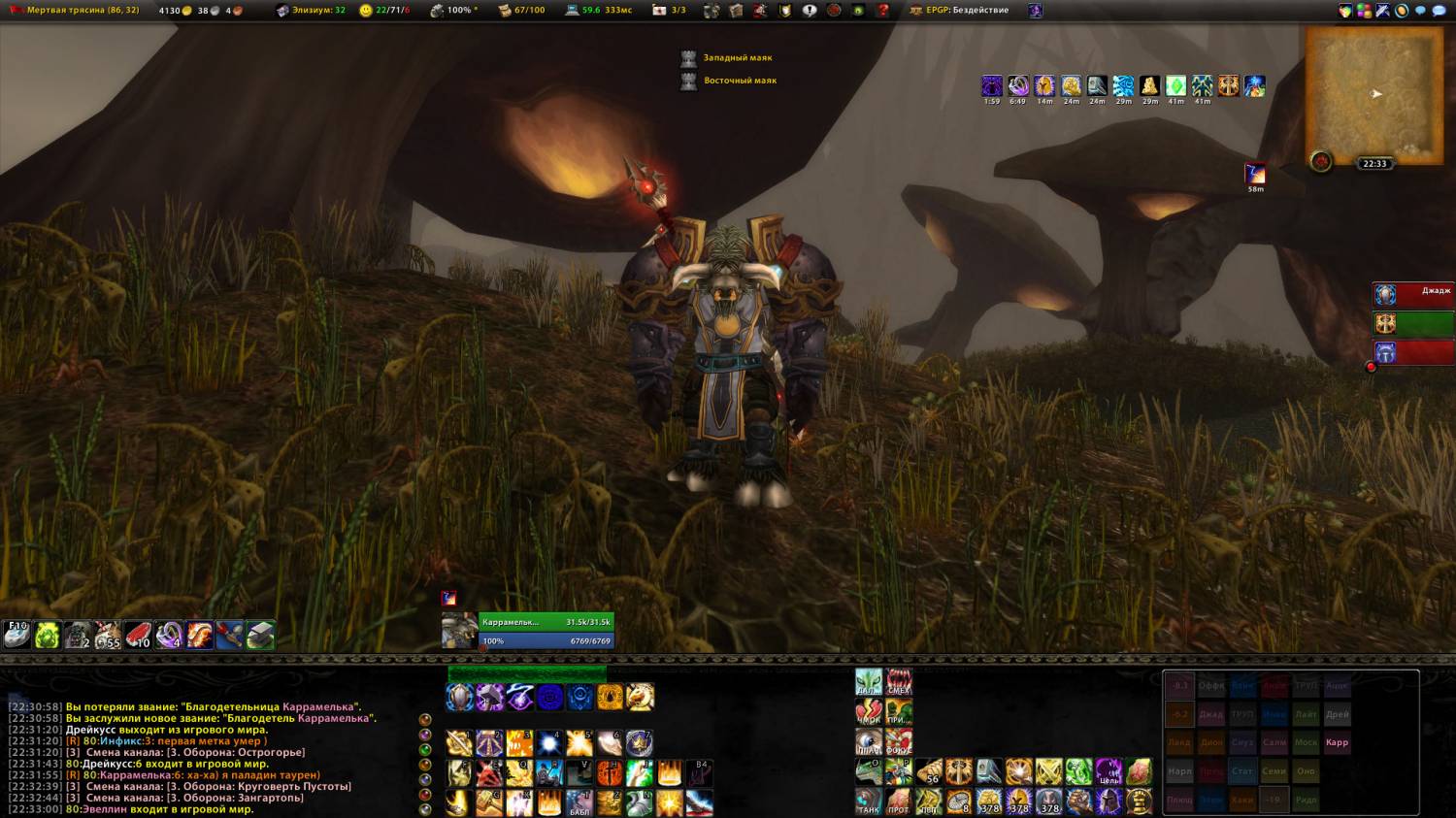The height and width of the screenshot is (818, 1456).
Task: Use the purple Цель target macro
Action: [1109, 772]
